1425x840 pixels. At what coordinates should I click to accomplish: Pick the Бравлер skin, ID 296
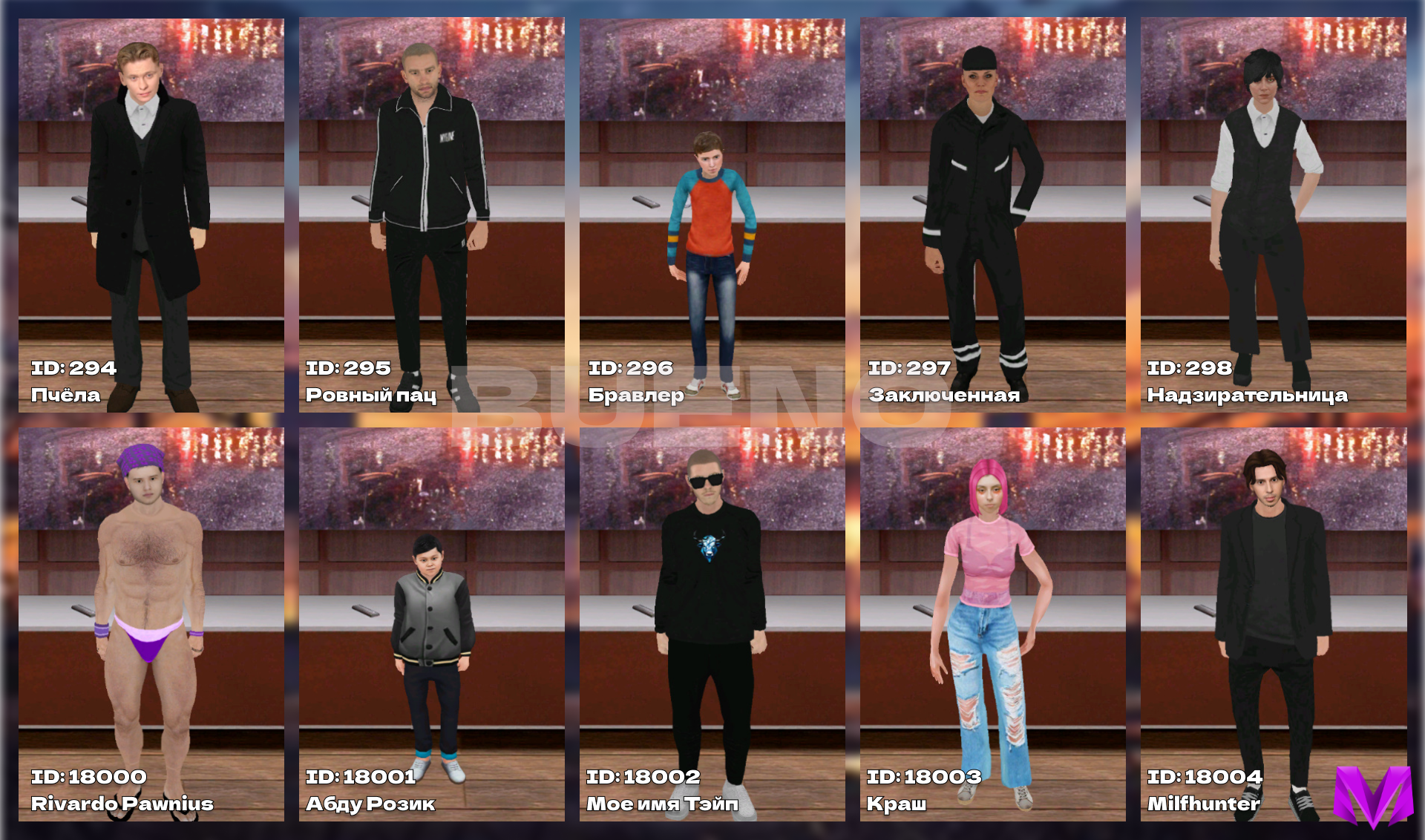coord(712,215)
